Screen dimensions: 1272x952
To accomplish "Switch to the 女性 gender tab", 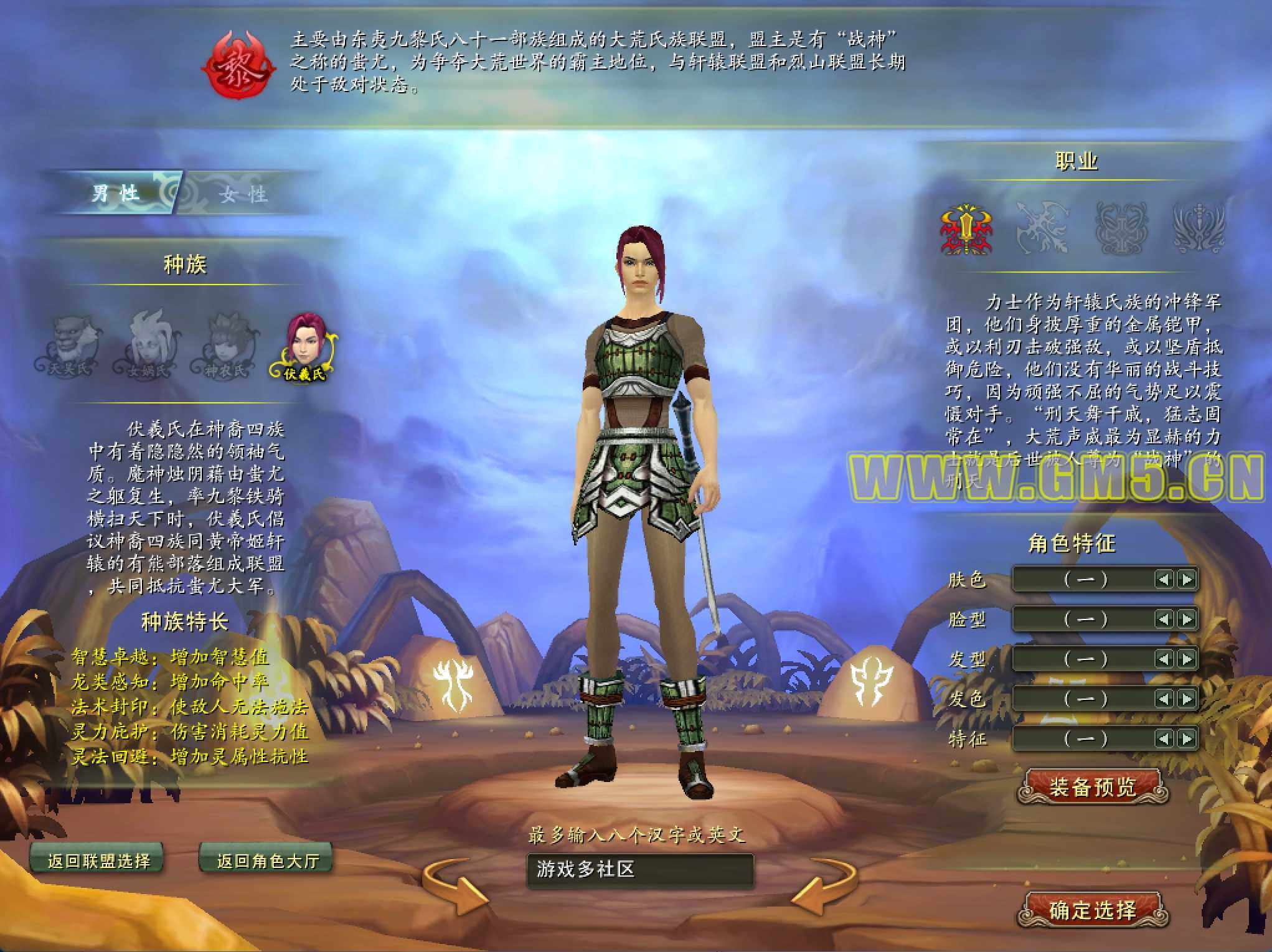I will tap(243, 194).
